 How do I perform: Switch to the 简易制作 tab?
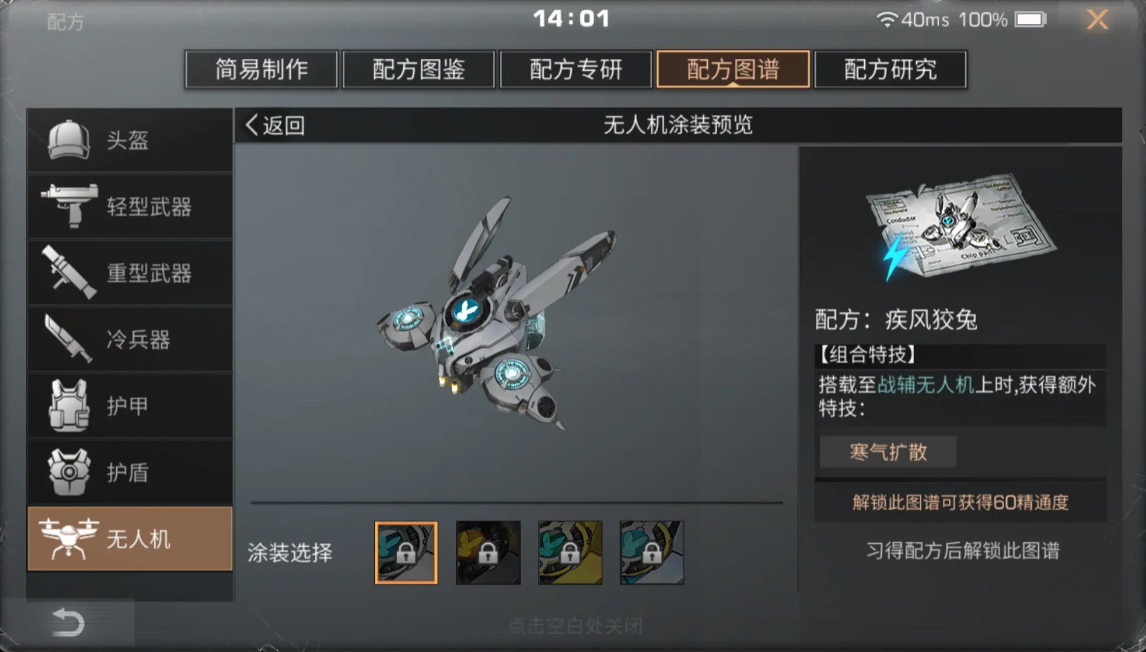[x=261, y=70]
